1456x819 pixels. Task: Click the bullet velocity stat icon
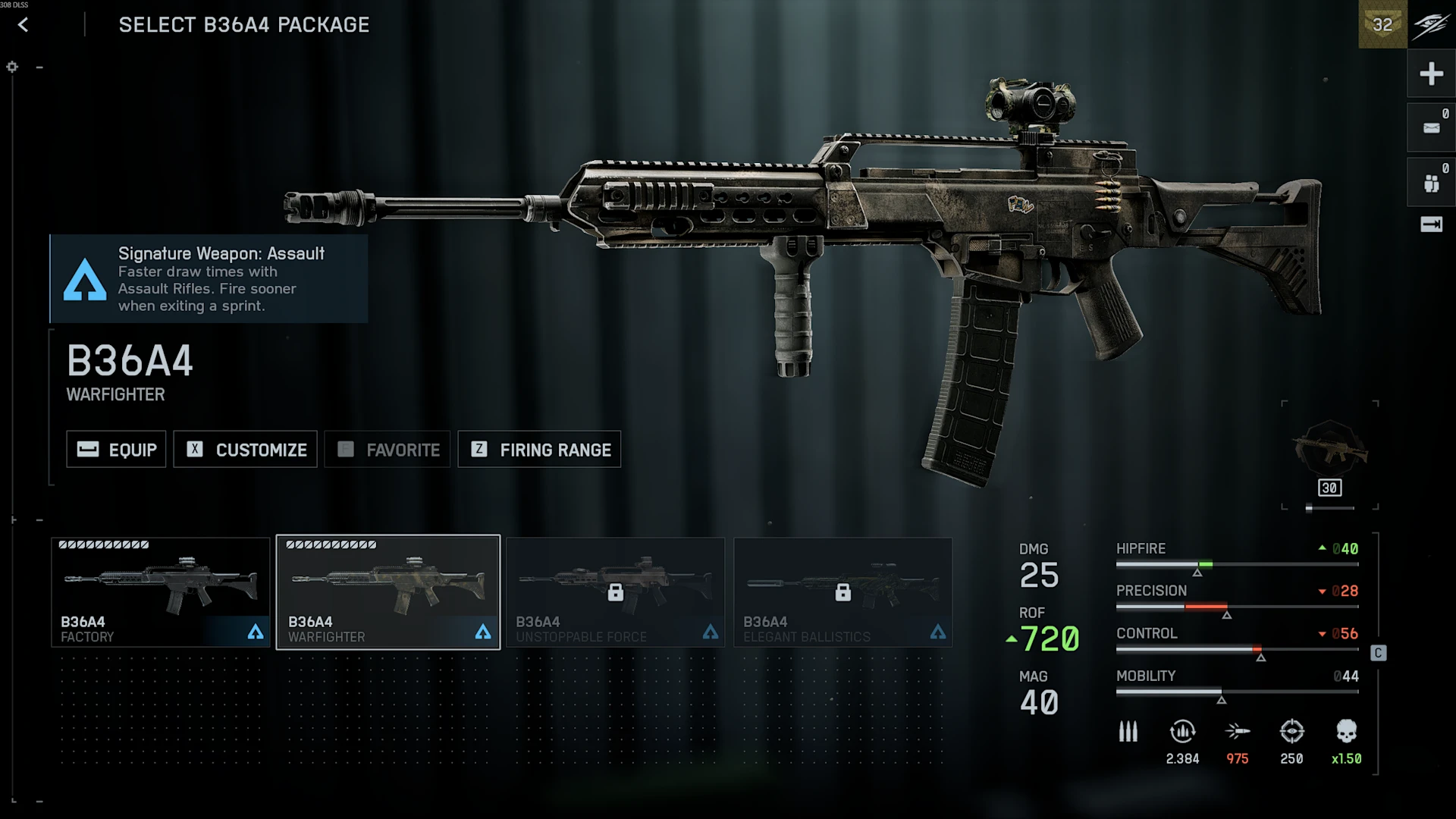pos(1237,732)
